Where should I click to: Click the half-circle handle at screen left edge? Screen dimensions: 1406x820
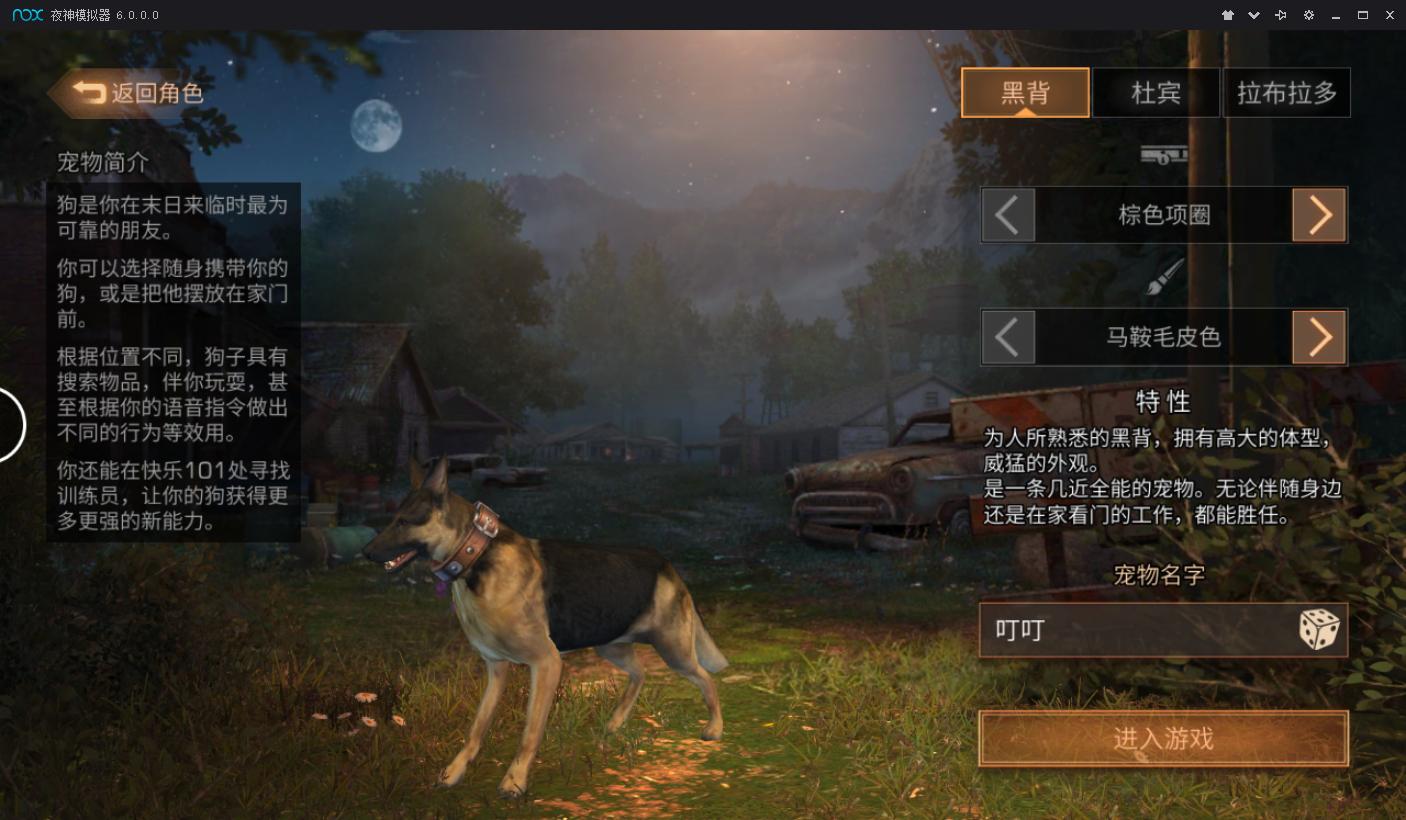pyautogui.click(x=8, y=424)
